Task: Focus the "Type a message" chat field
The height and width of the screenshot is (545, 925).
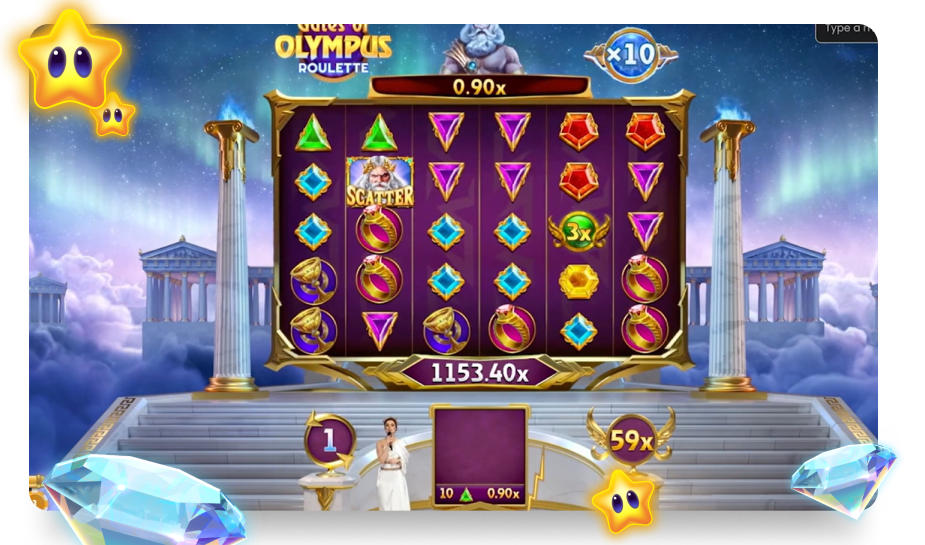Action: [849, 29]
